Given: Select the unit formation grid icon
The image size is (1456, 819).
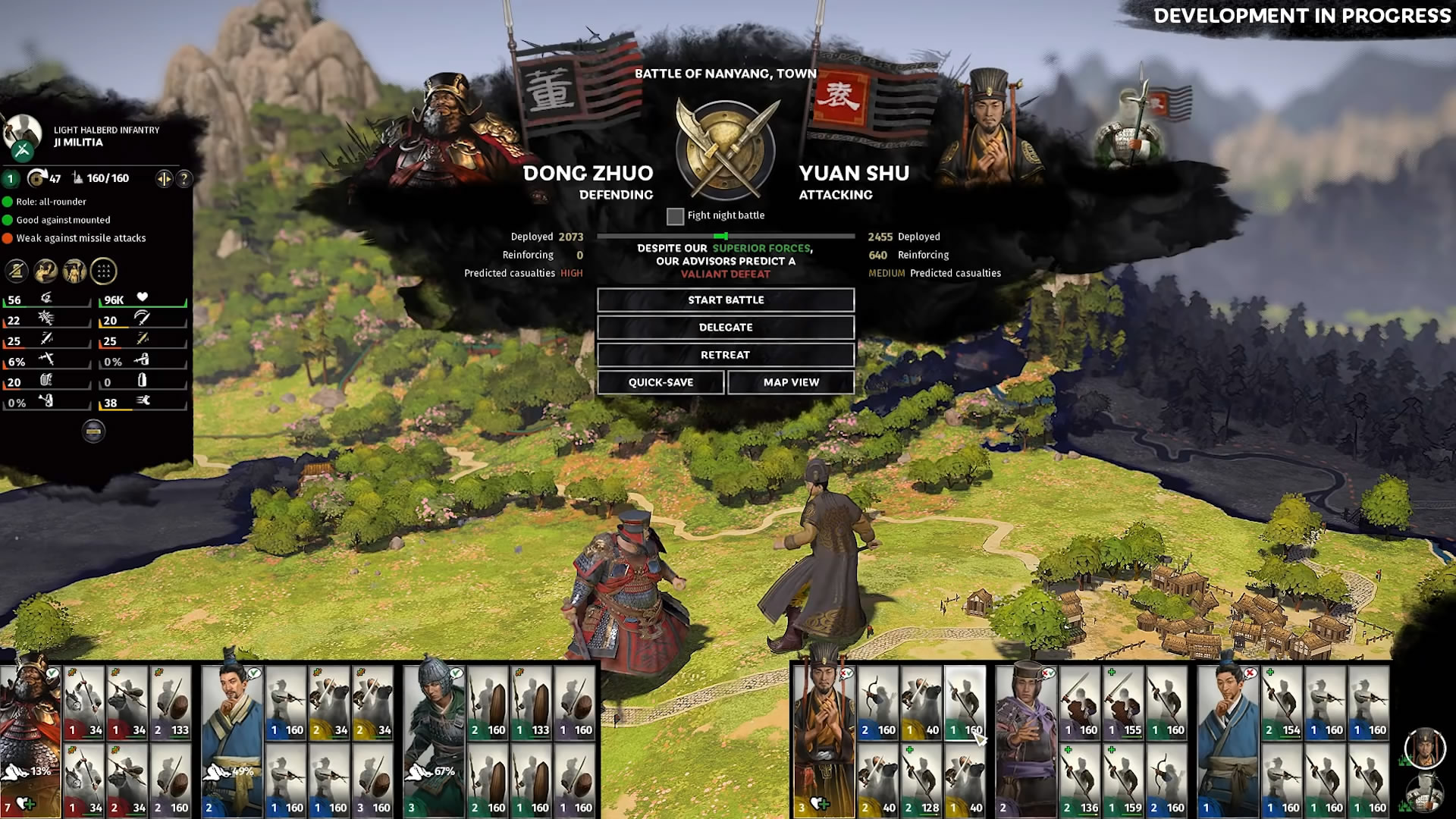Looking at the screenshot, I should click(x=104, y=271).
